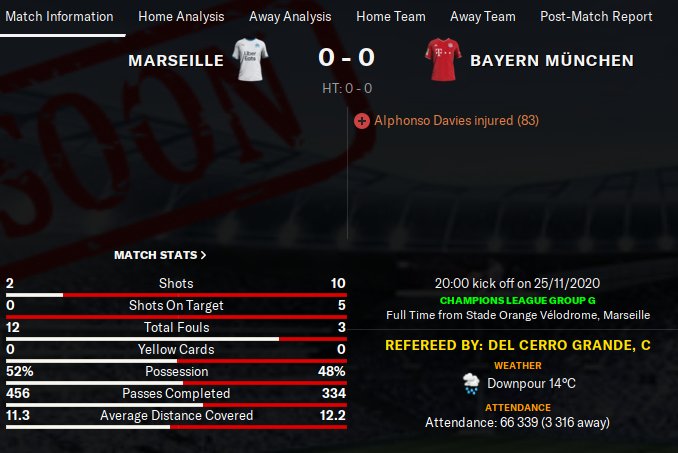Click the Bayern München team name
The height and width of the screenshot is (453, 678).
coord(552,61)
